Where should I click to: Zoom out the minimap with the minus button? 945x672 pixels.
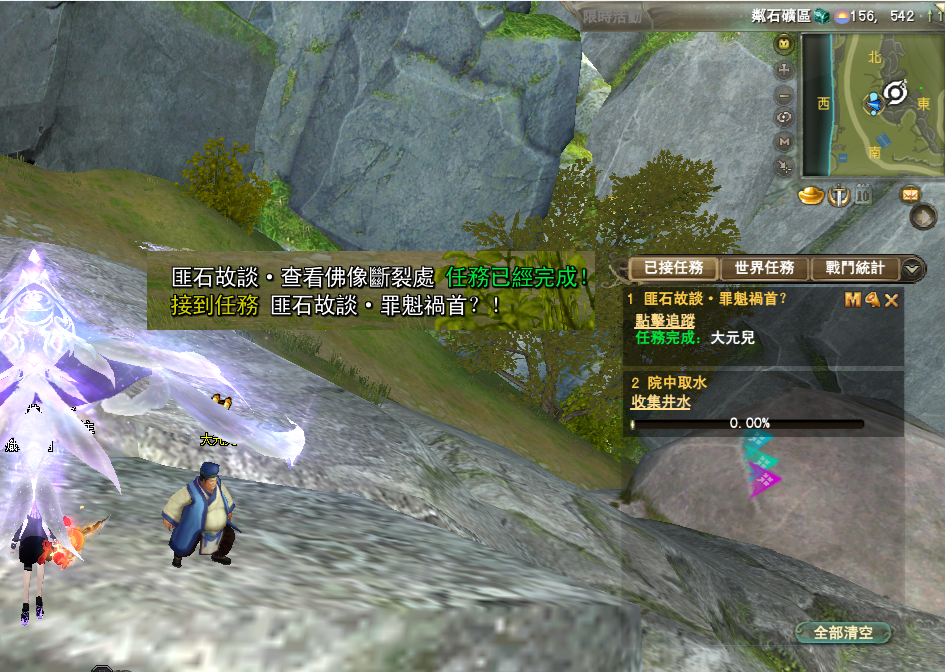(x=784, y=94)
